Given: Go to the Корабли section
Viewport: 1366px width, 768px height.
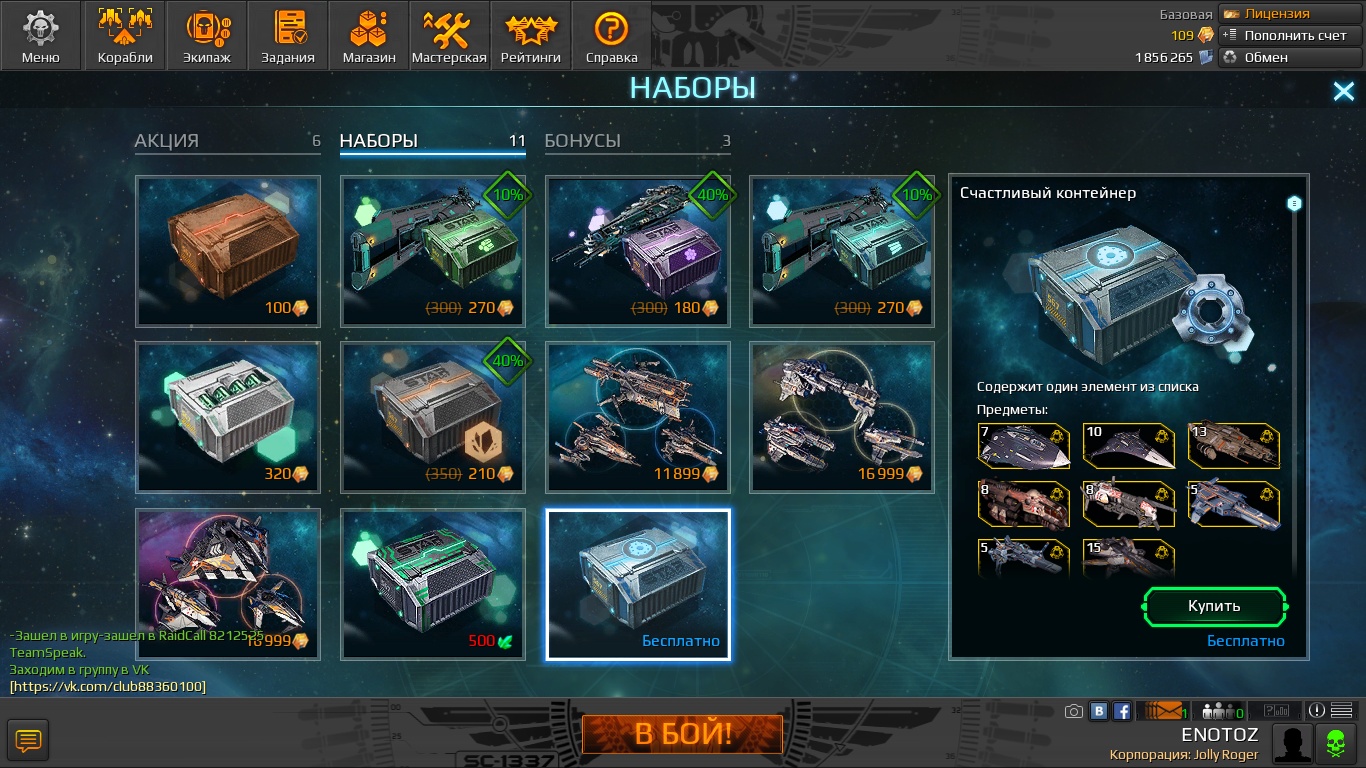Looking at the screenshot, I should (125, 36).
